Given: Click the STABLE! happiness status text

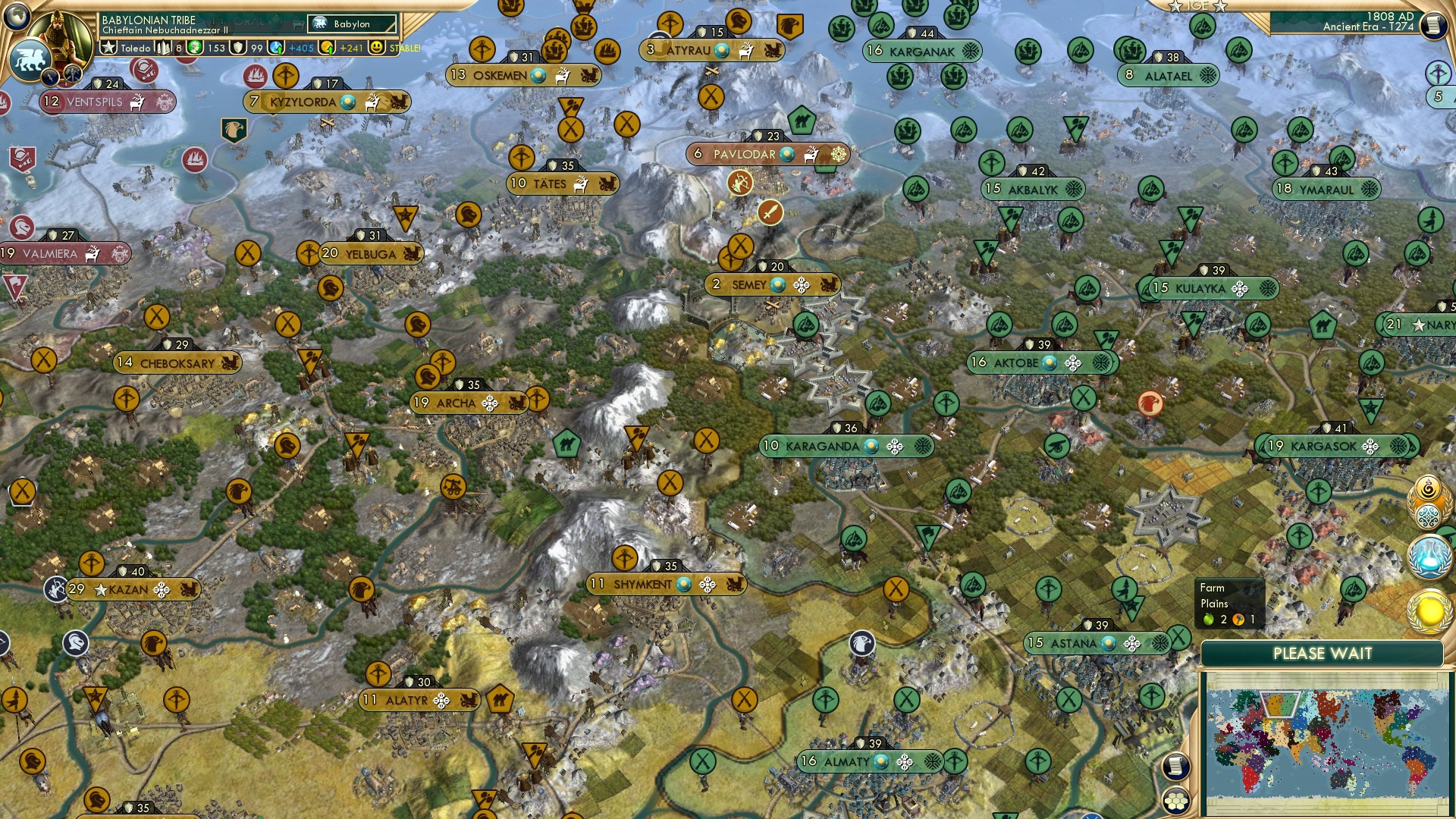Looking at the screenshot, I should (405, 48).
